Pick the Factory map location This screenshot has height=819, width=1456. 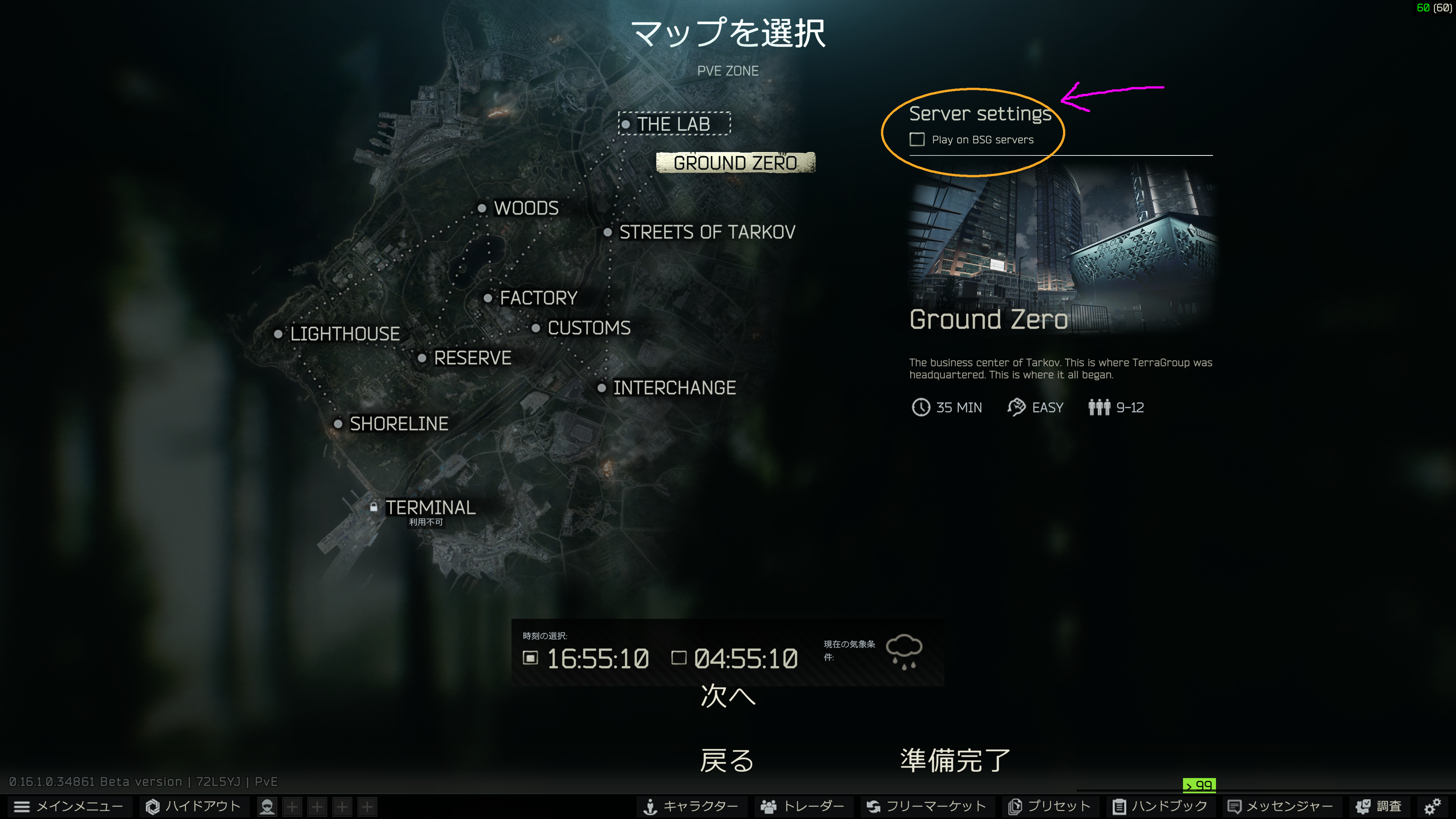pyautogui.click(x=538, y=298)
